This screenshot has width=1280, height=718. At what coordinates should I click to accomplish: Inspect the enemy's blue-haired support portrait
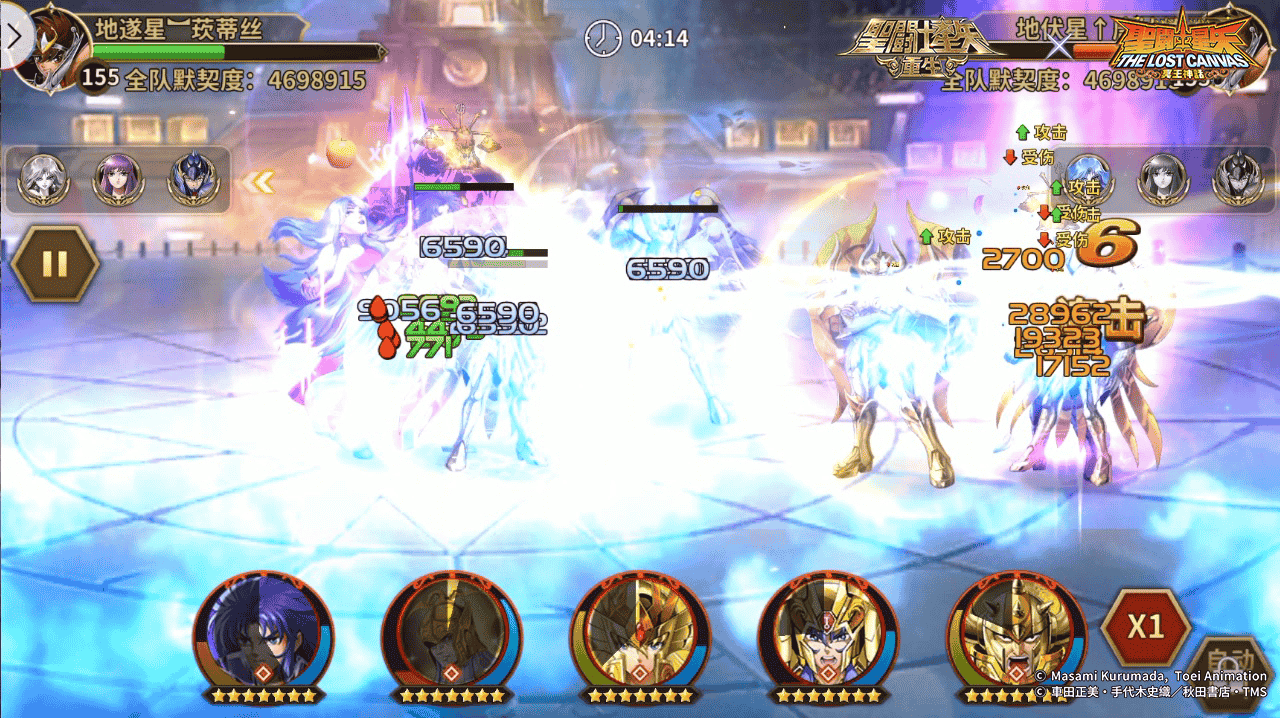(1089, 180)
